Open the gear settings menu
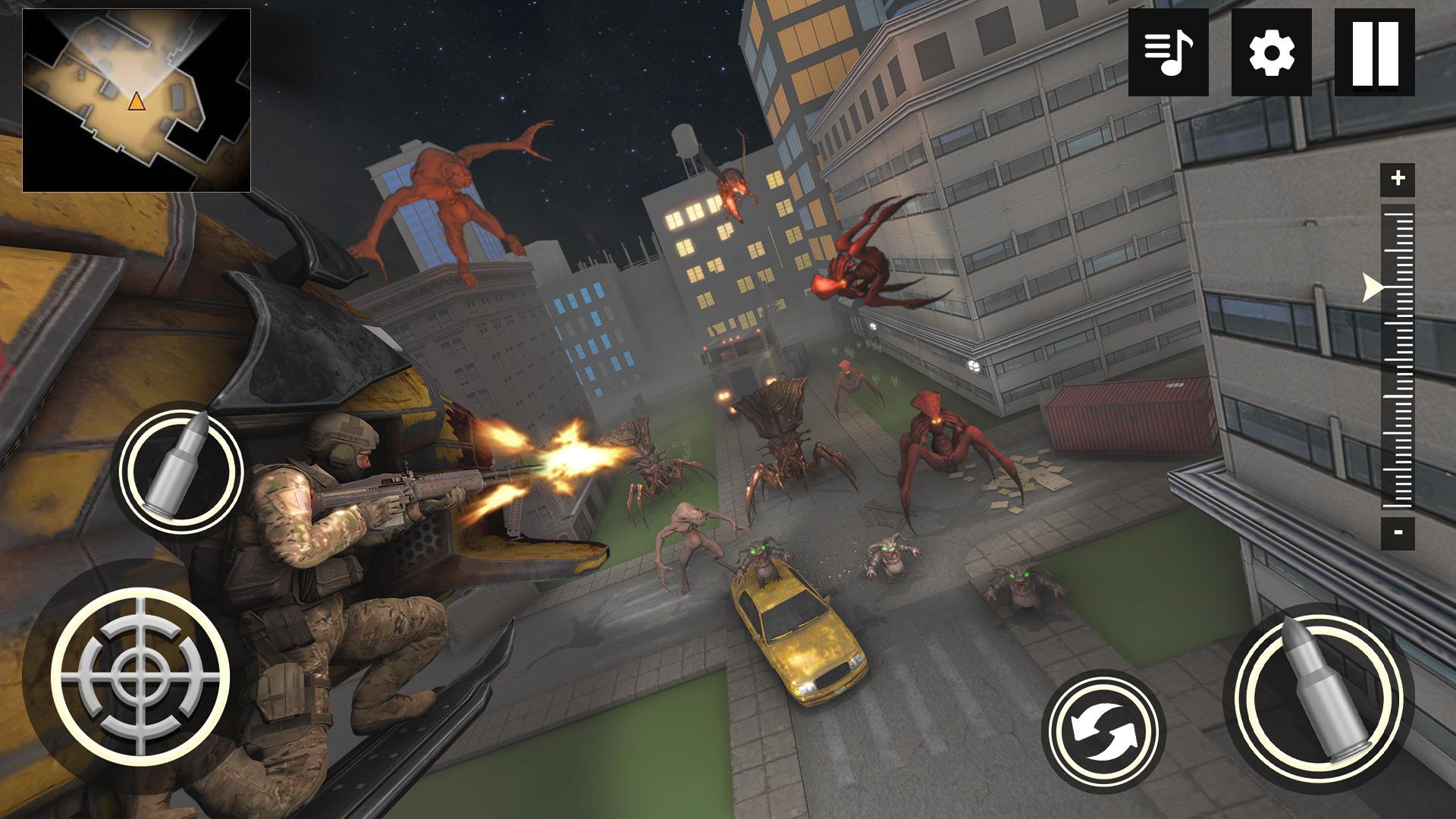This screenshot has width=1456, height=819. coord(1271,52)
